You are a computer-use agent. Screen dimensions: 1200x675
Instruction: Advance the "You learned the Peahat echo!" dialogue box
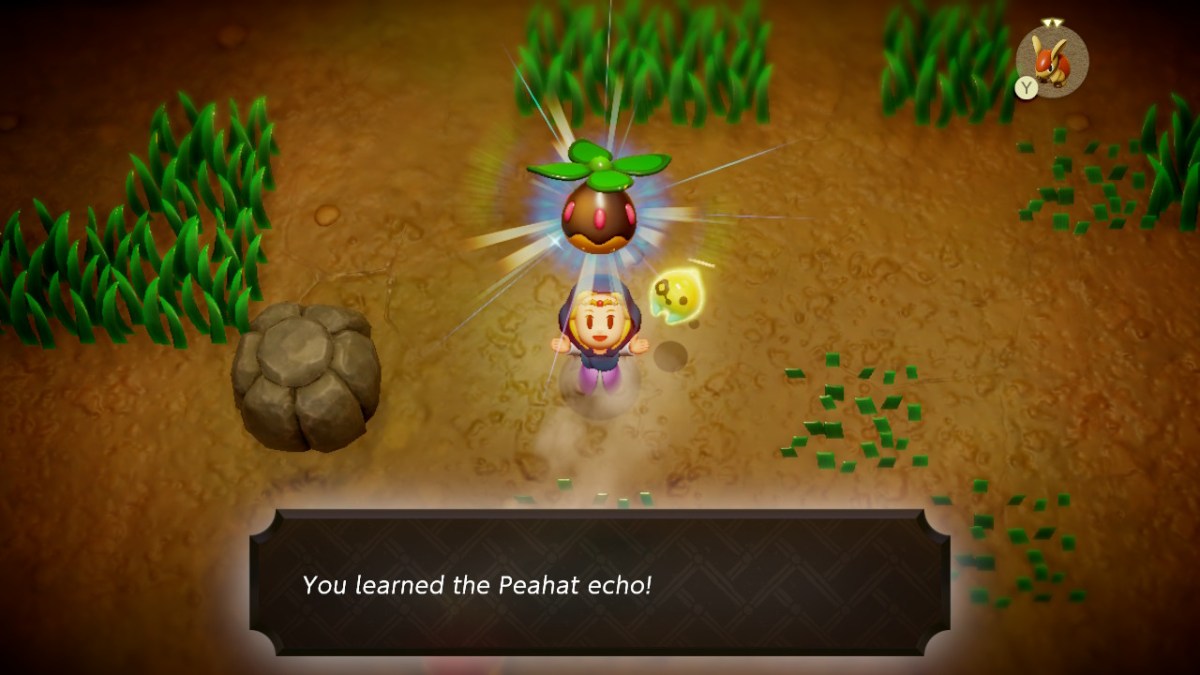coord(599,584)
